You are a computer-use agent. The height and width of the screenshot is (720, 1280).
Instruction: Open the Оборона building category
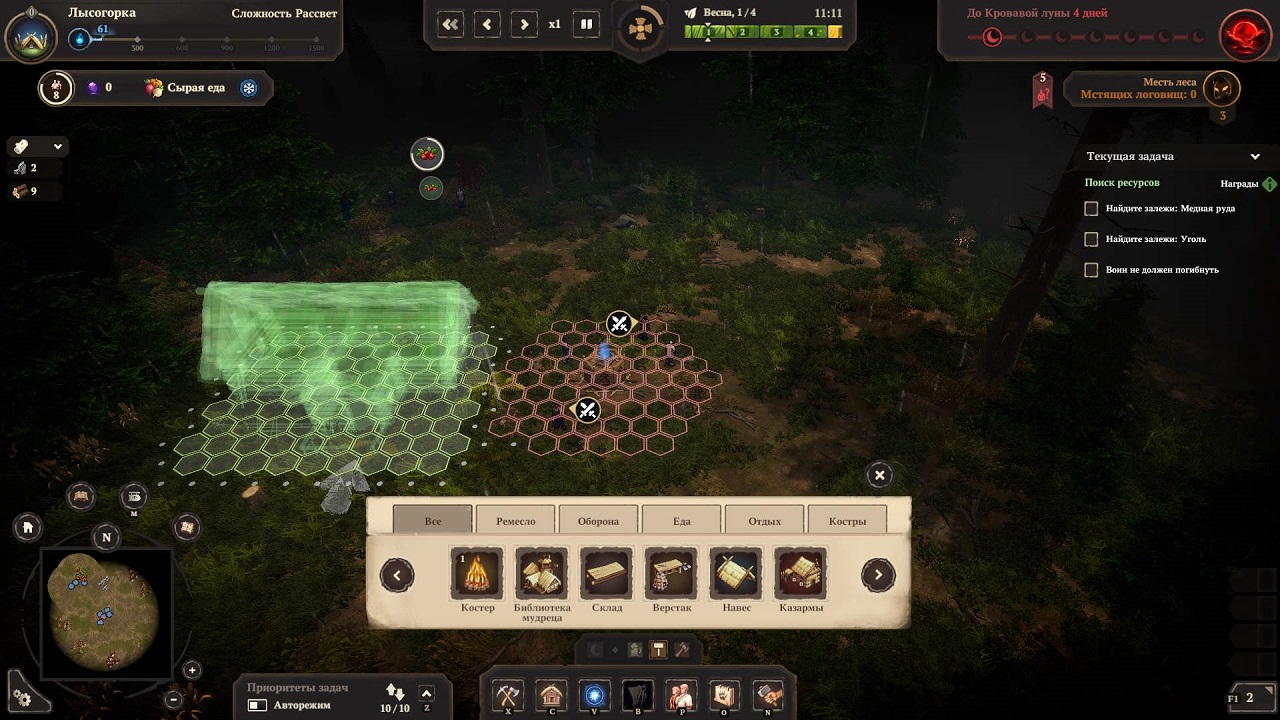598,521
